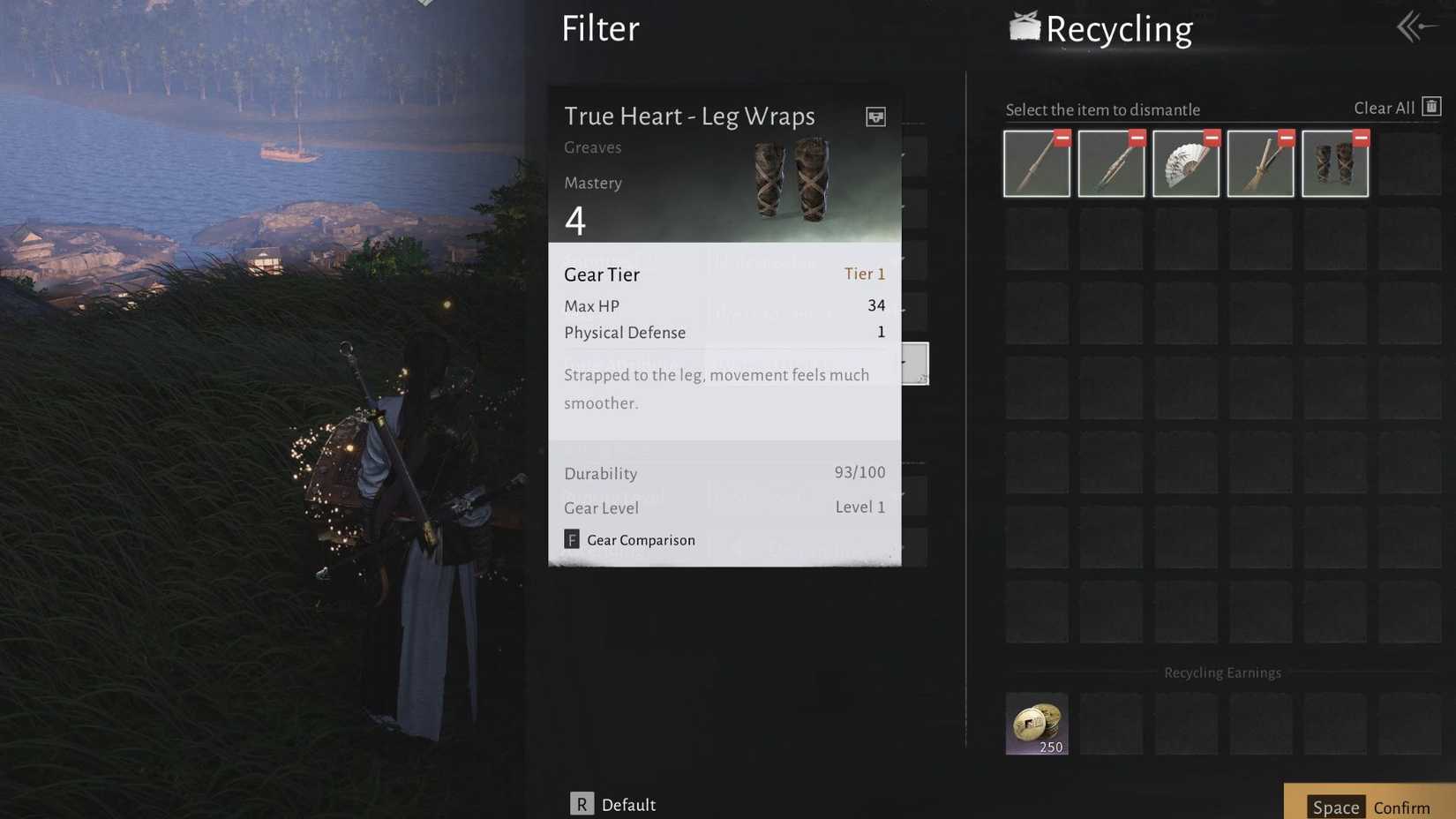This screenshot has height=819, width=1456.
Task: Switch to the Filter panel header
Action: (600, 28)
